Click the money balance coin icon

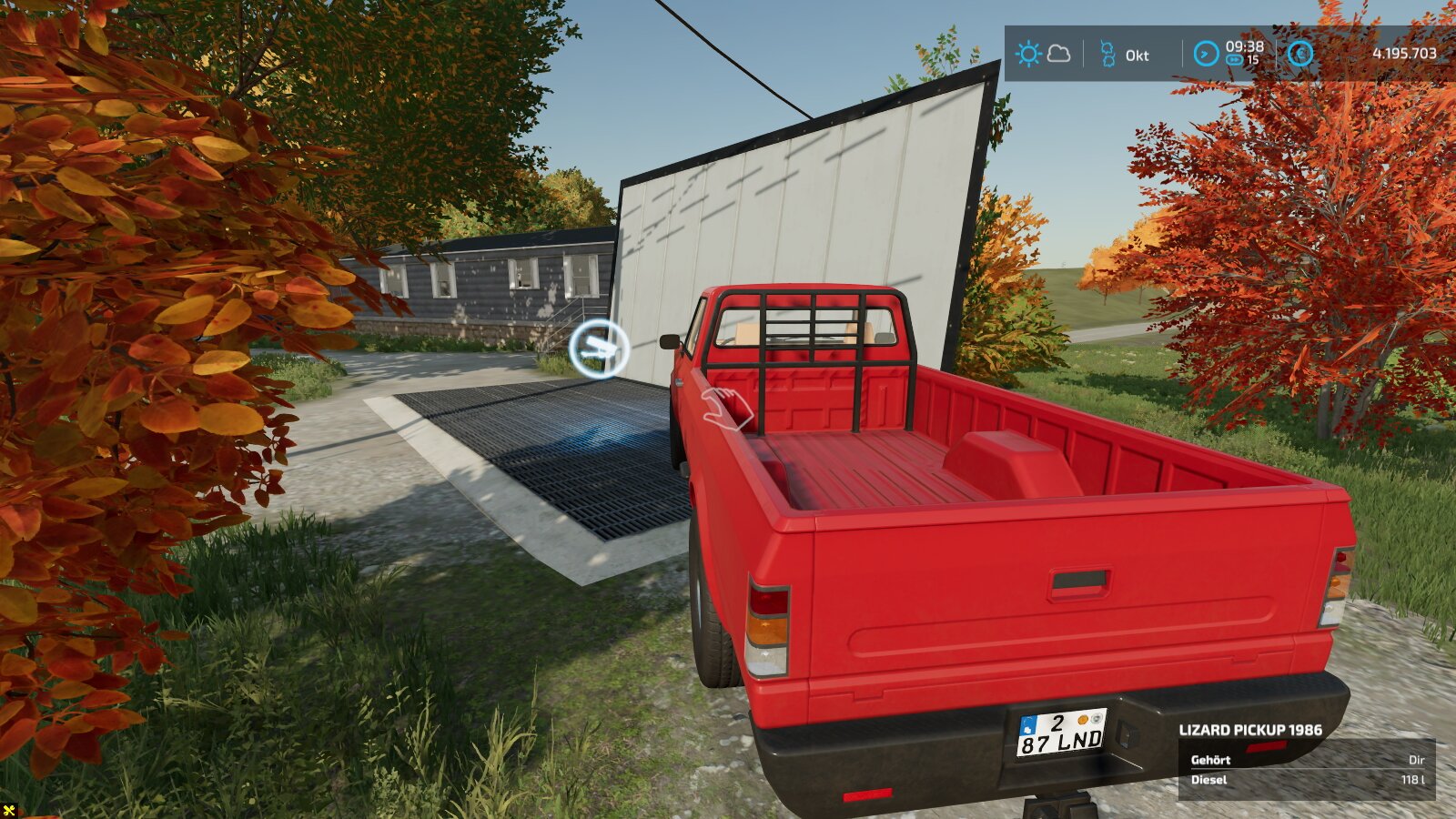1300,54
